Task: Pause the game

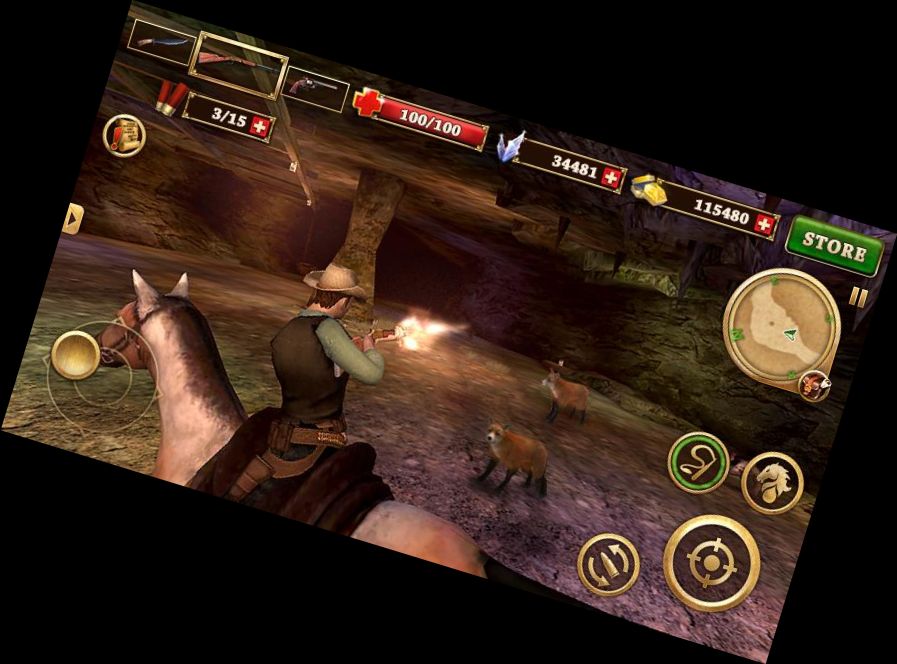Action: tap(859, 297)
